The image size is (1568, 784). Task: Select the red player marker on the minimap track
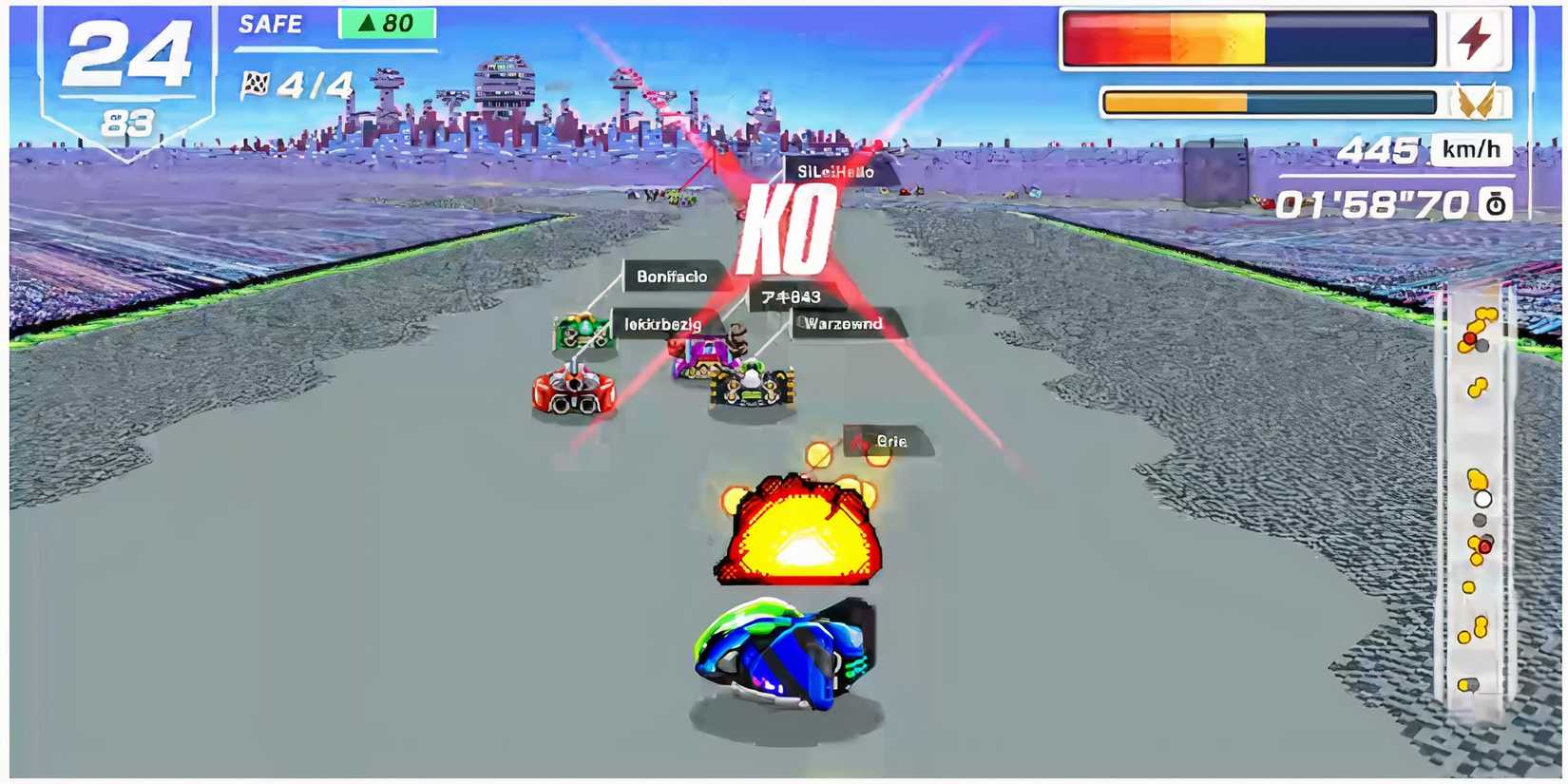1483,545
